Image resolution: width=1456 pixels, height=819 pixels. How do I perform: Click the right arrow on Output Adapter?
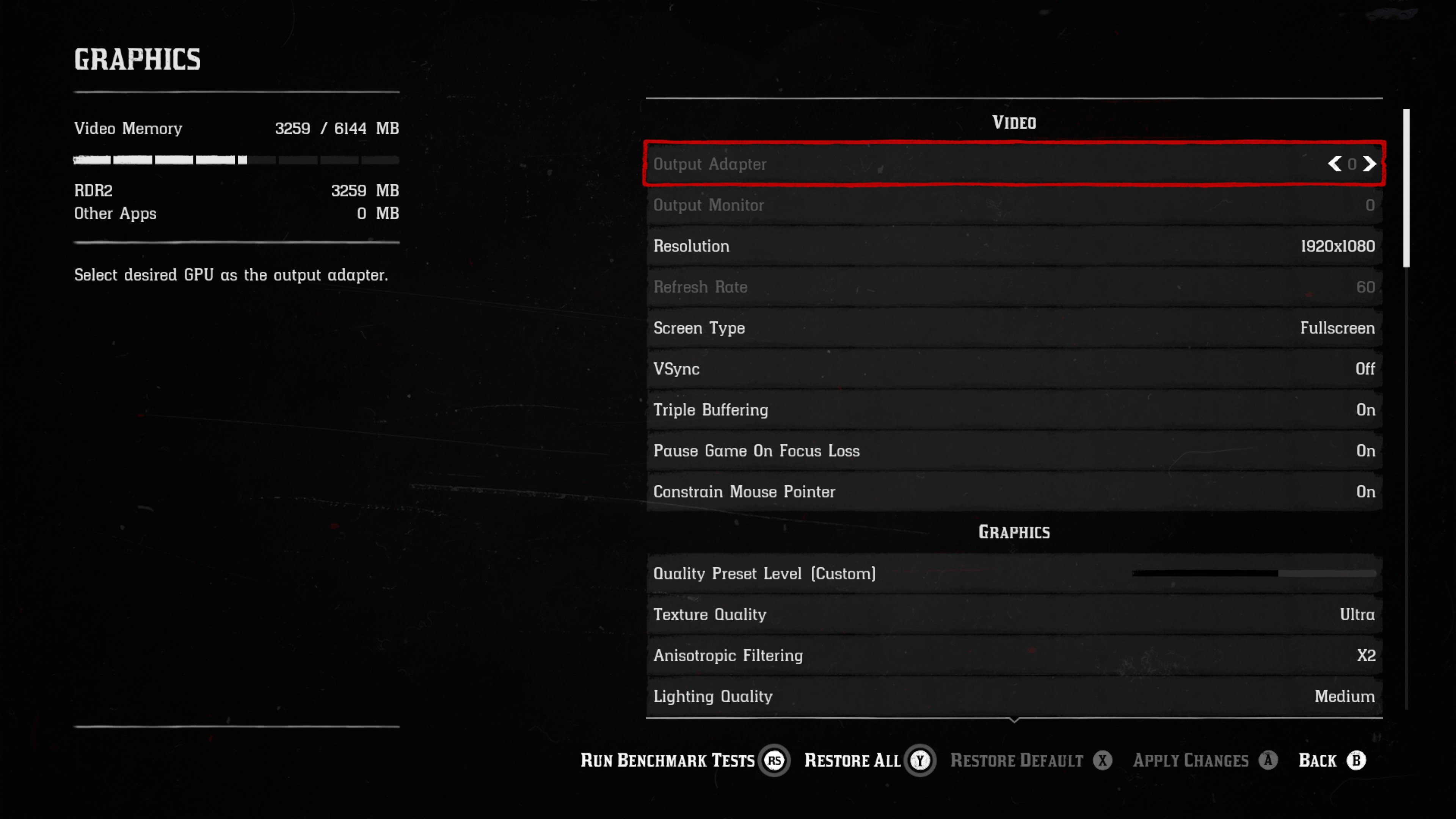1370,165
